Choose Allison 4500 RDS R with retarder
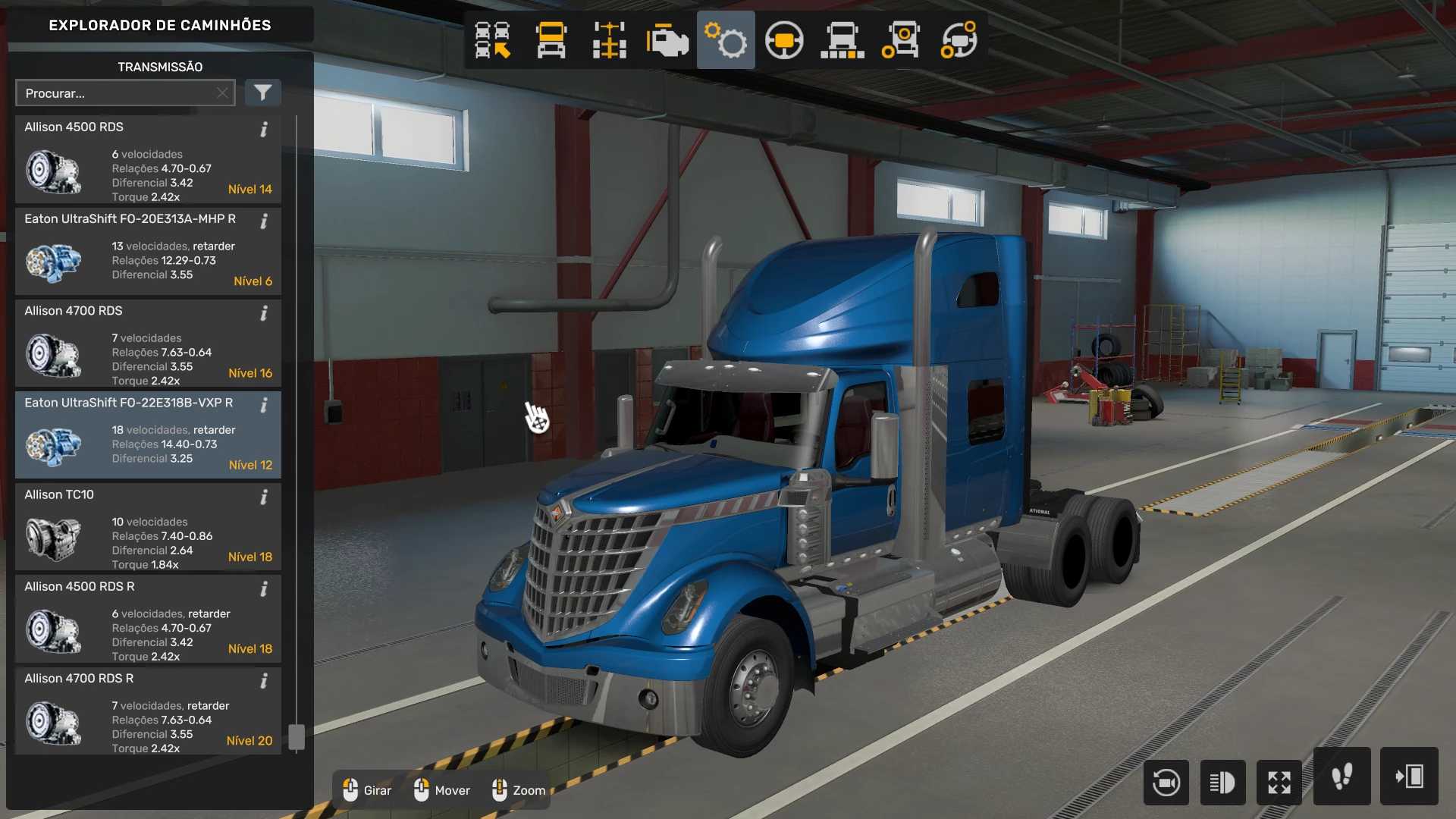 (x=148, y=620)
